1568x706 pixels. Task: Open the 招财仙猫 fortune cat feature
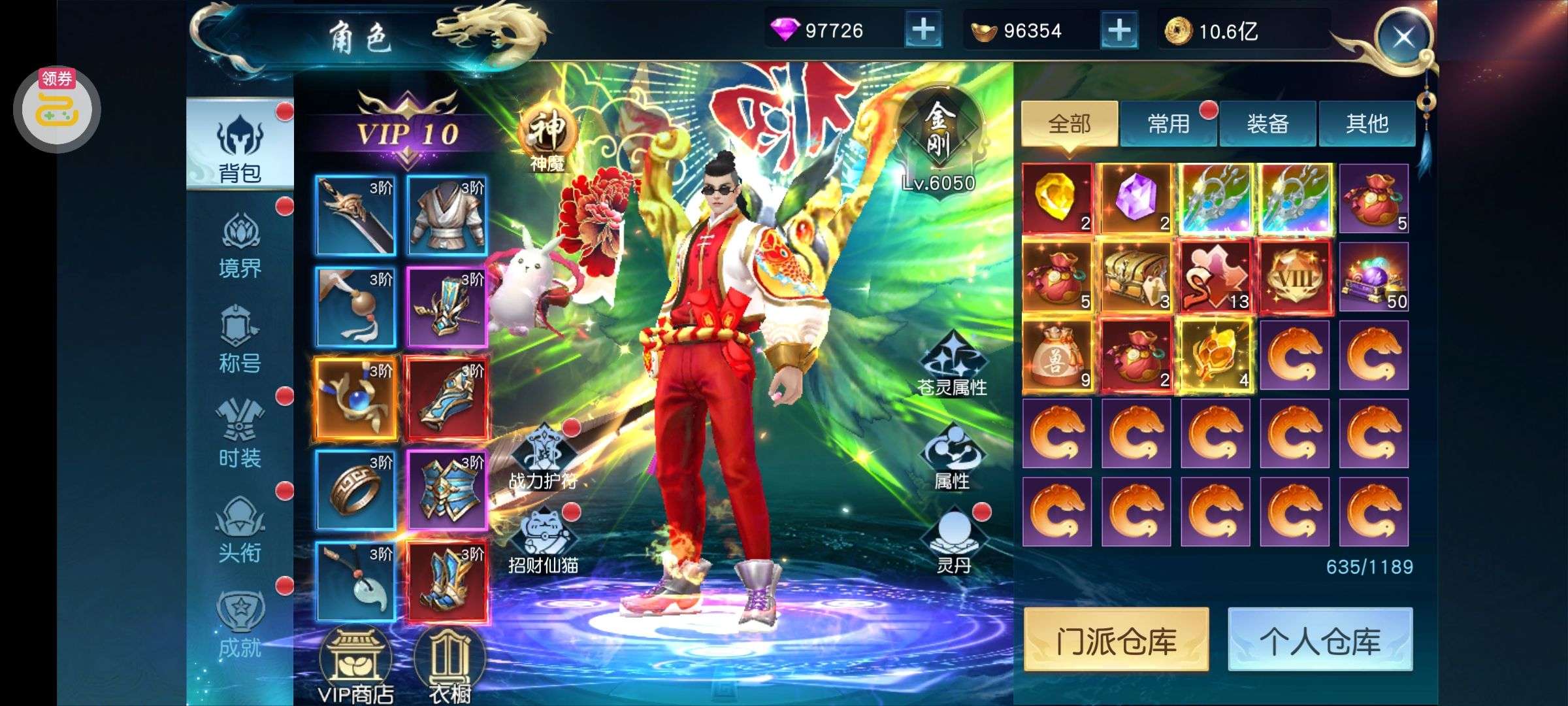click(544, 543)
